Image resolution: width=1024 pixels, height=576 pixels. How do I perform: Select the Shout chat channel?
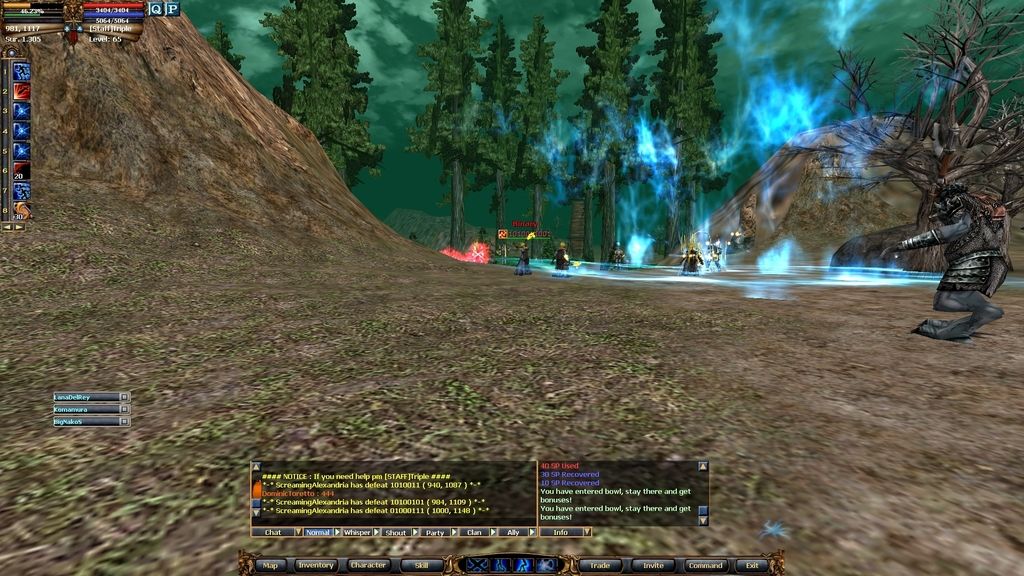point(396,532)
